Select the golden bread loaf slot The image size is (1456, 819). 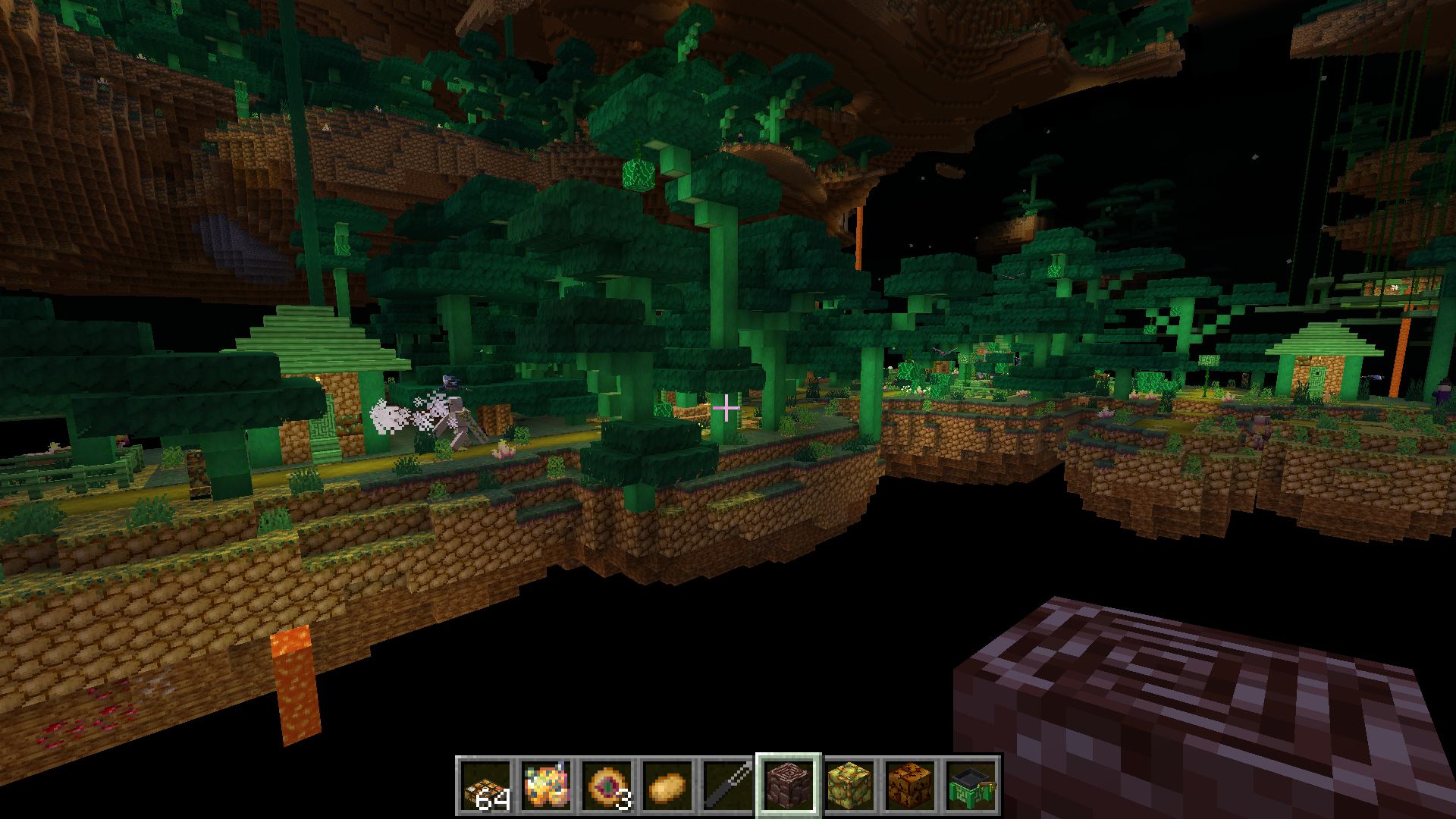click(x=668, y=785)
